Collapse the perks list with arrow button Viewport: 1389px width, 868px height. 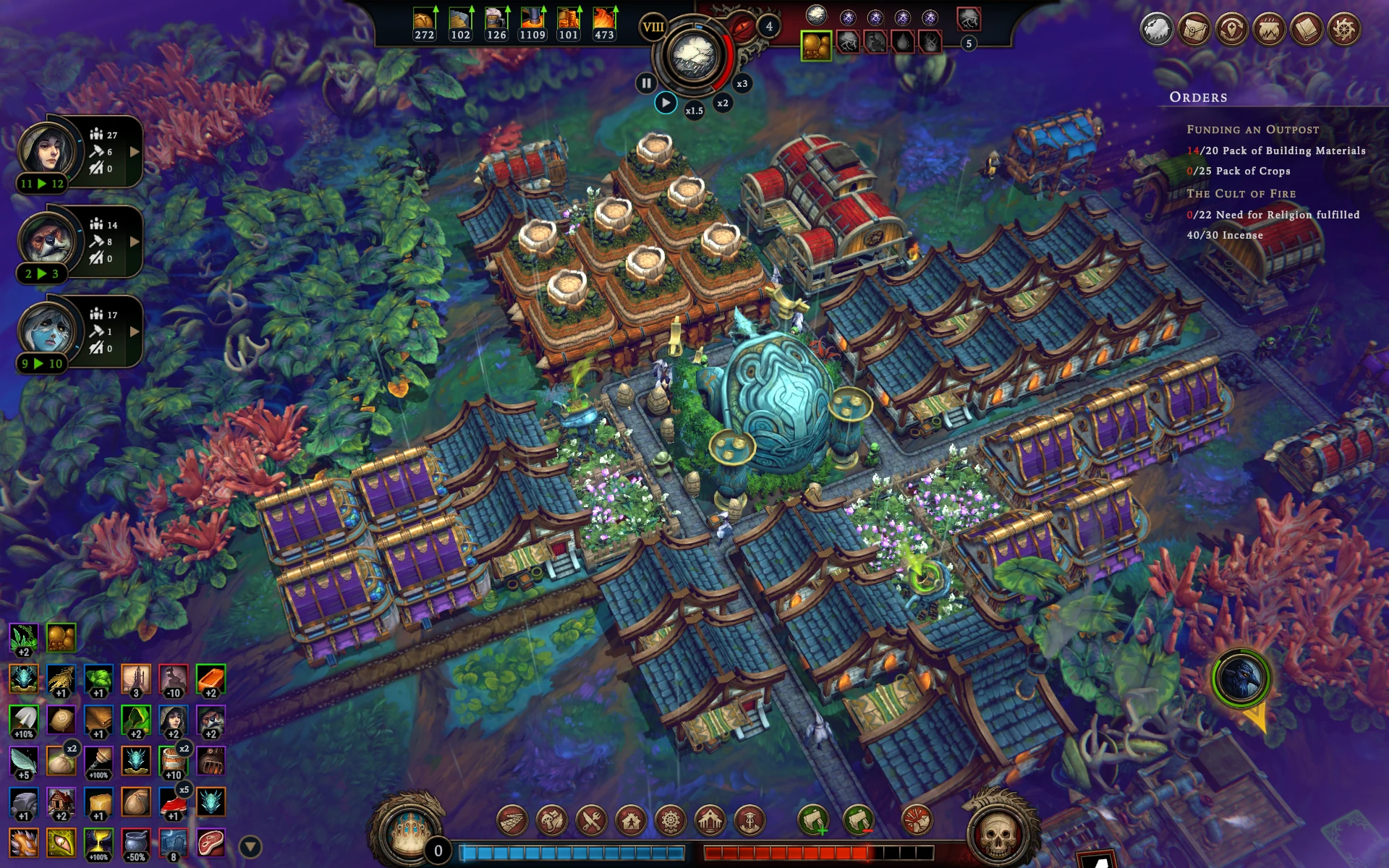tap(250, 846)
